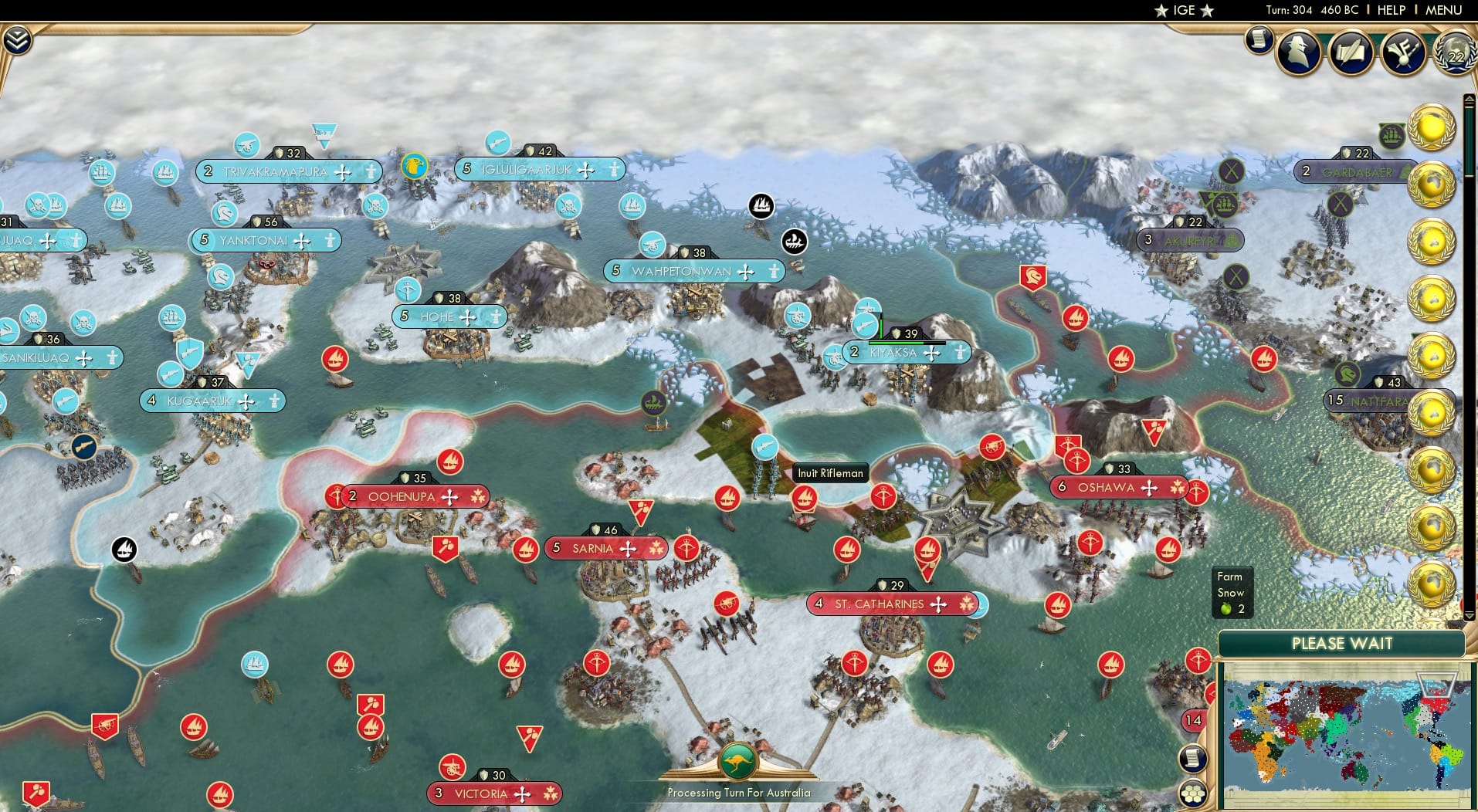Click the small notifications scroll icon top right
This screenshot has height=812, width=1478.
tap(1260, 40)
